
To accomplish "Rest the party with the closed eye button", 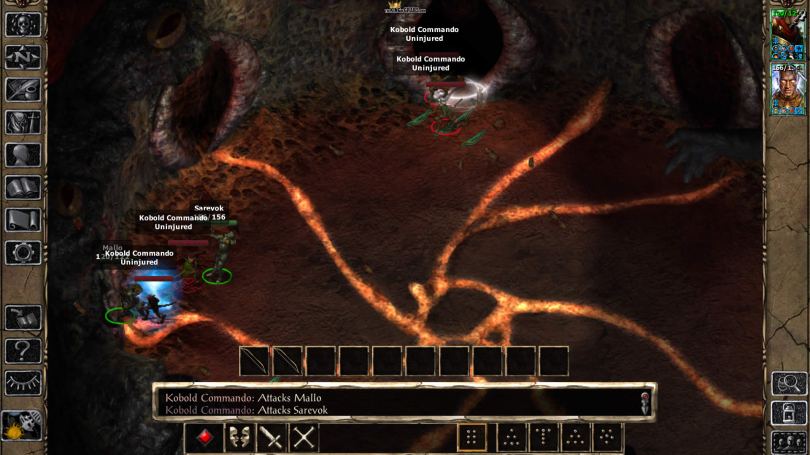I will pos(22,383).
